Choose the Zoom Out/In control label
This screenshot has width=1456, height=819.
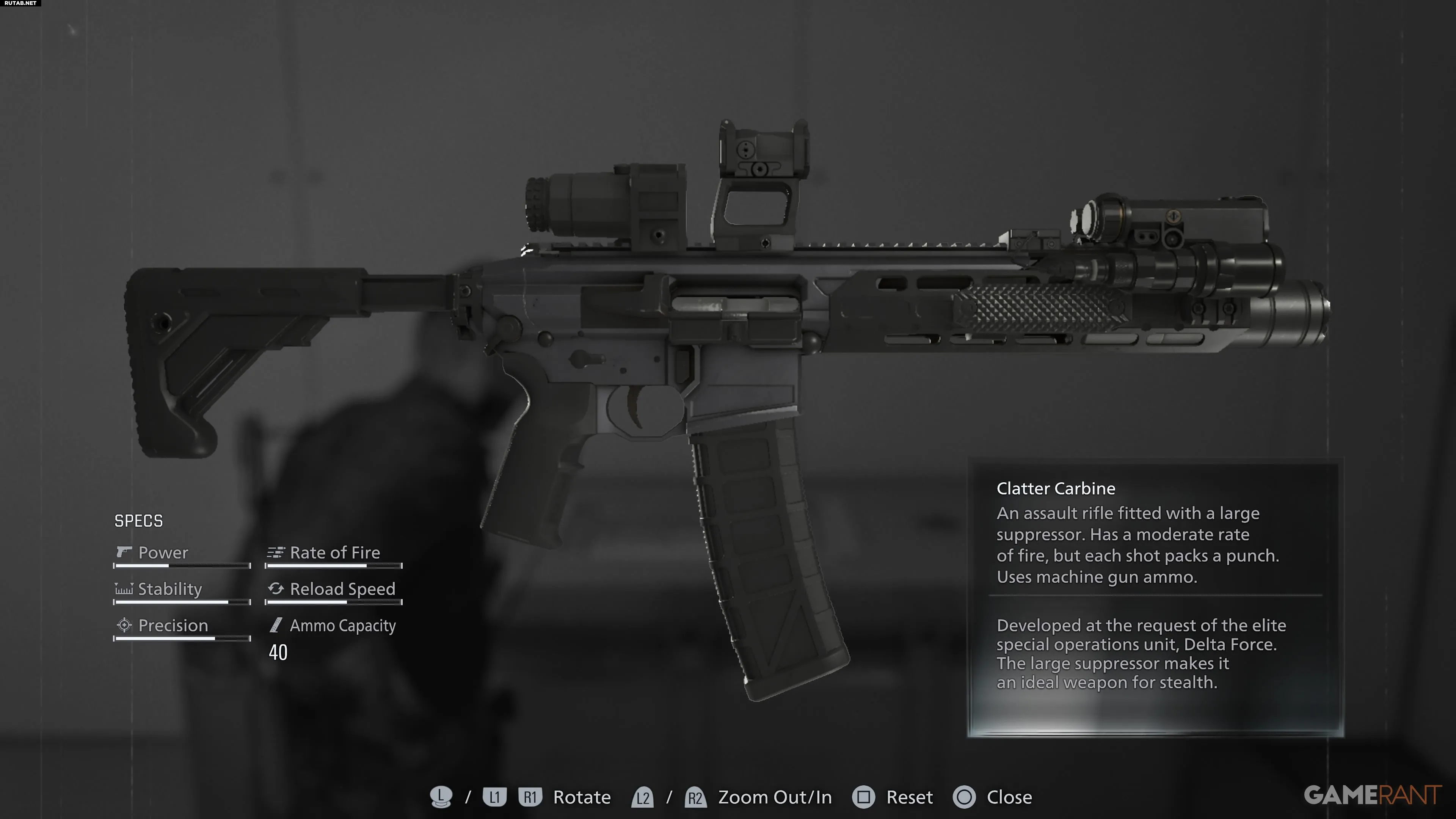774,797
